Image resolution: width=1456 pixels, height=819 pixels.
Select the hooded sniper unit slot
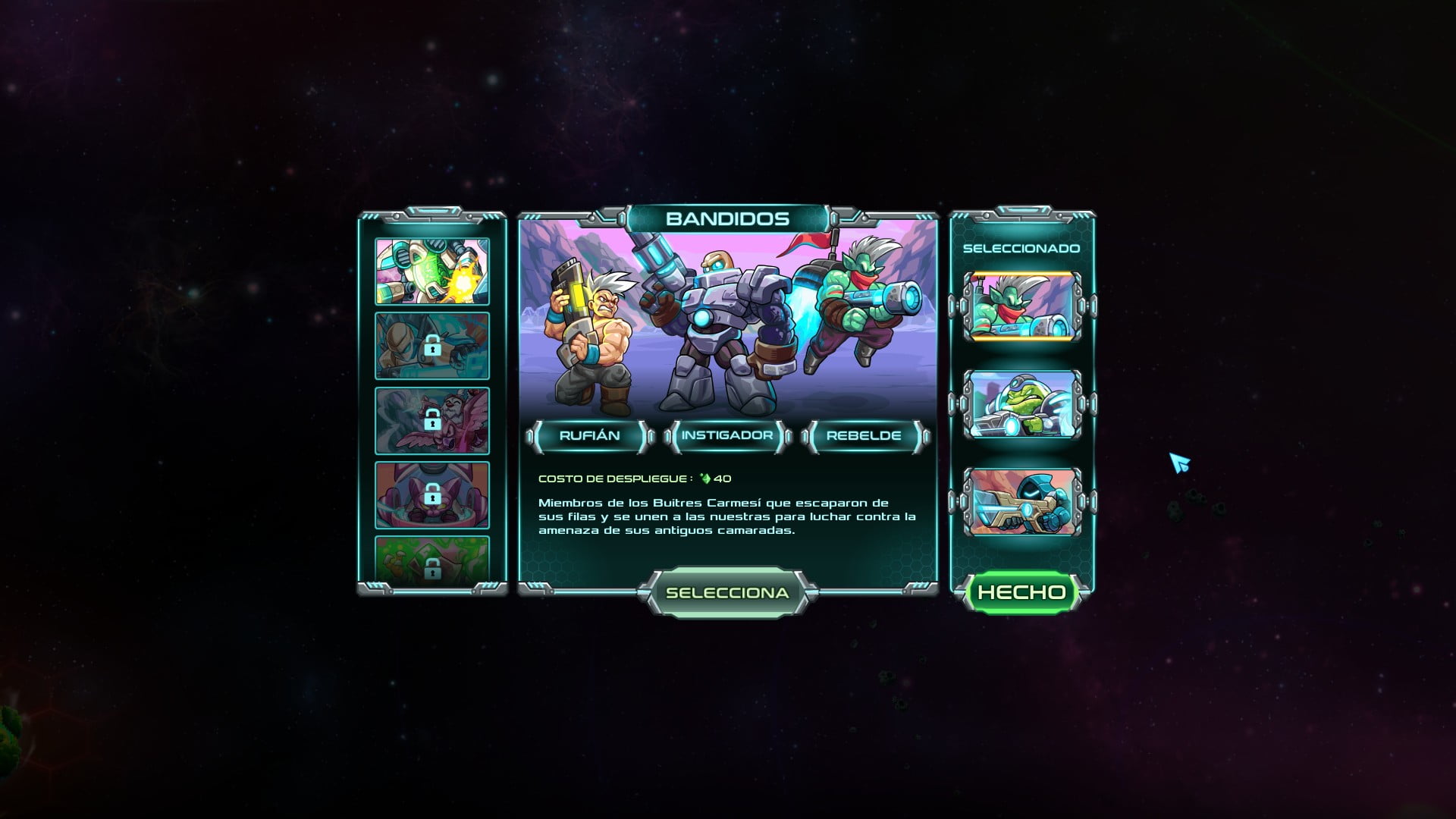1021,501
